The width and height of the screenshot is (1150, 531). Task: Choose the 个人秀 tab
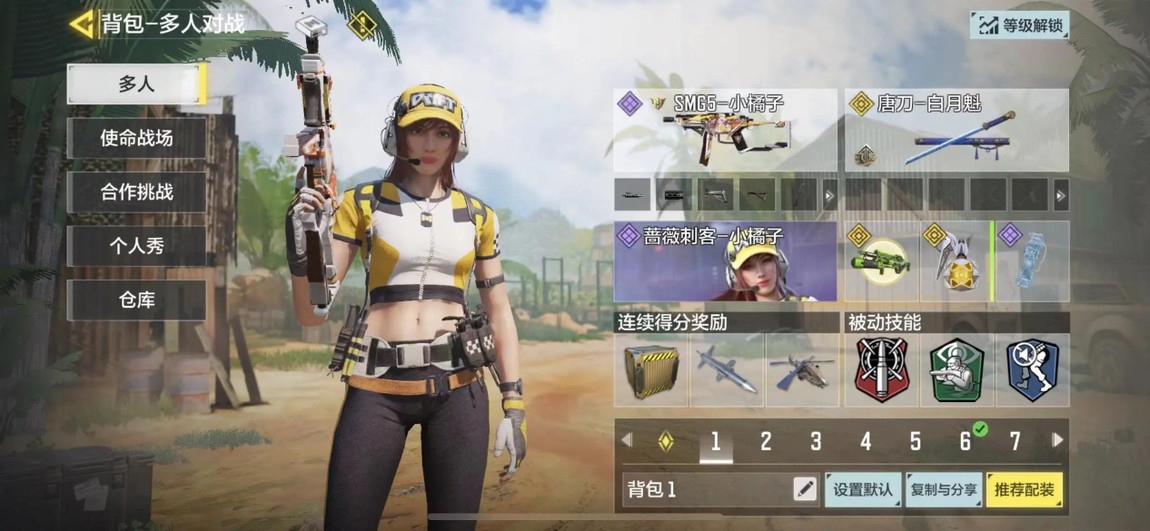click(x=136, y=246)
